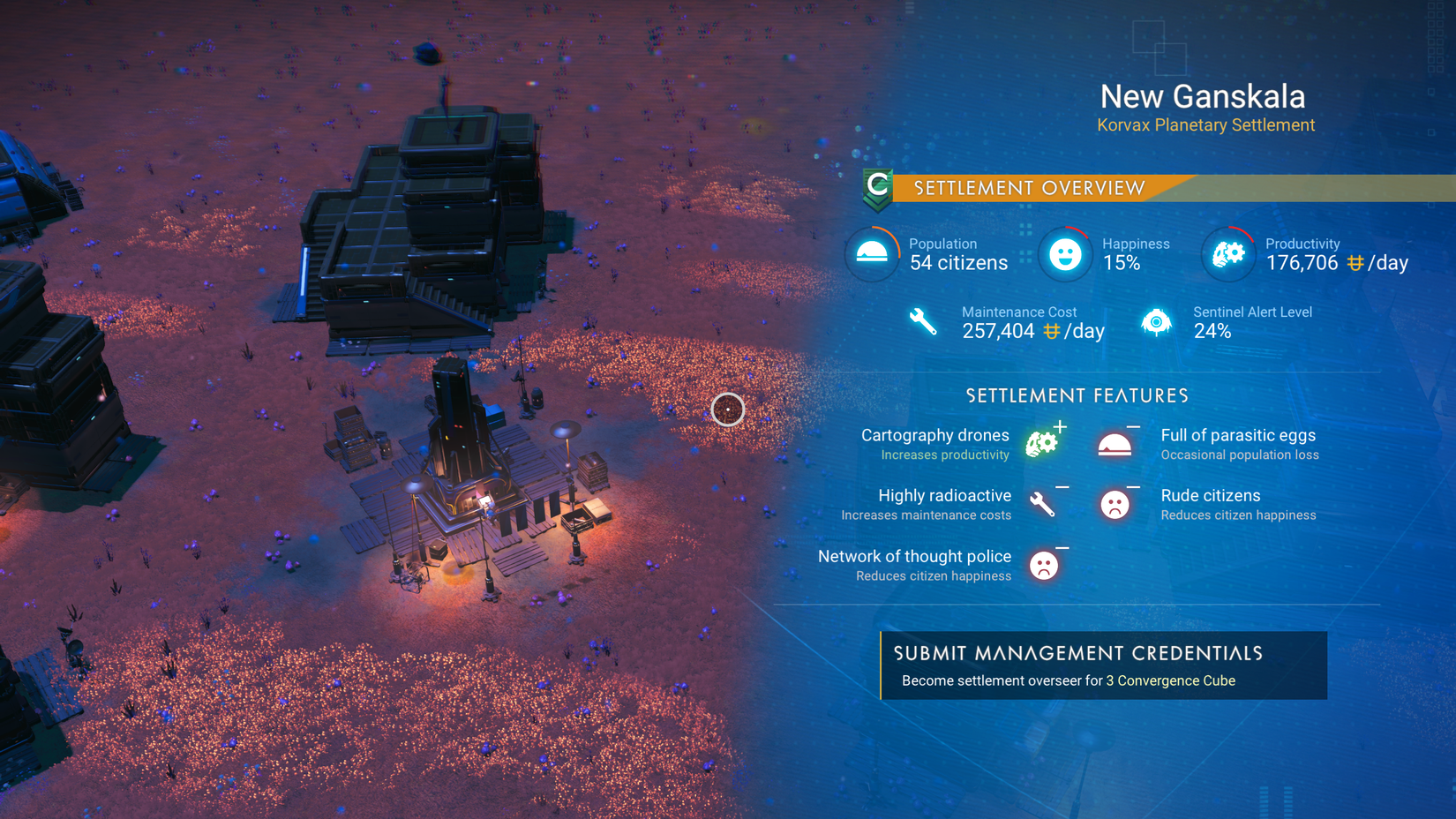The height and width of the screenshot is (819, 1456).
Task: Click the Highly radioactive maintenance wrench icon
Action: pyautogui.click(x=1042, y=505)
